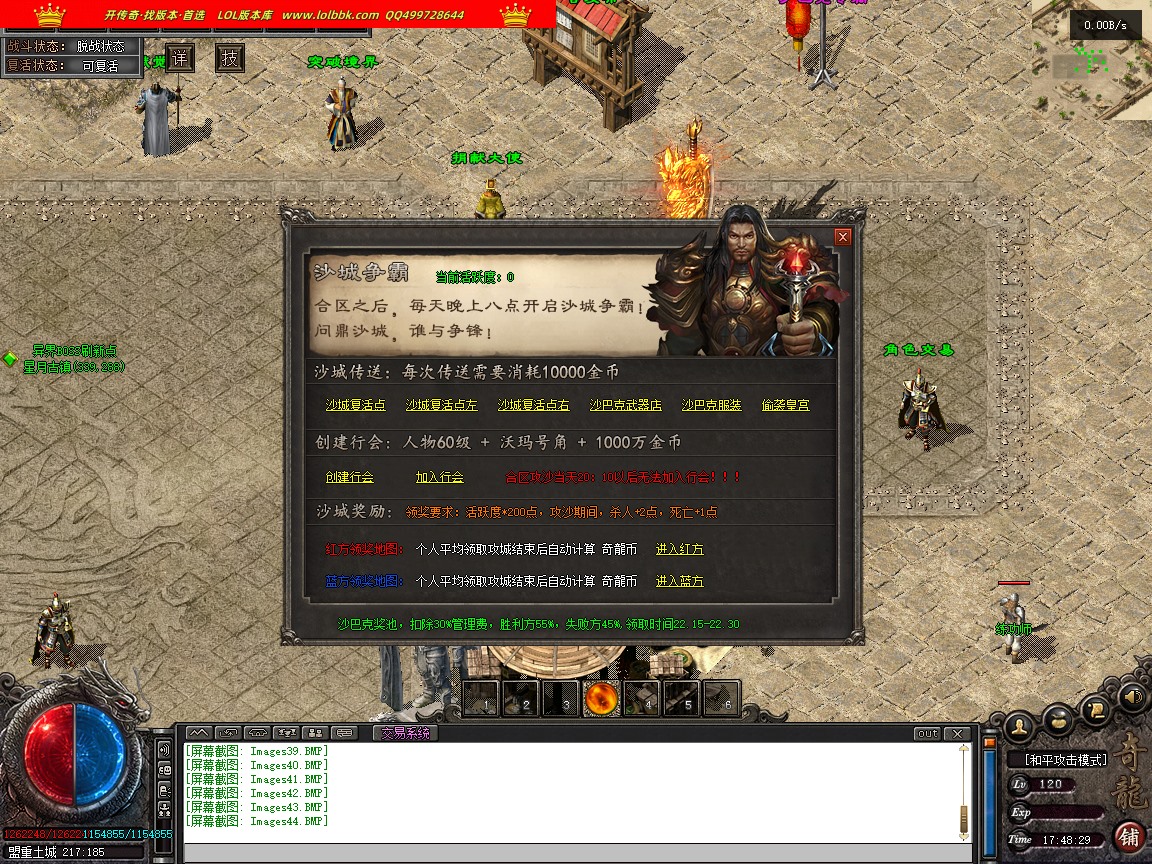This screenshot has width=1152, height=864.
Task: Enter the red side via 进入红方
Action: click(679, 549)
